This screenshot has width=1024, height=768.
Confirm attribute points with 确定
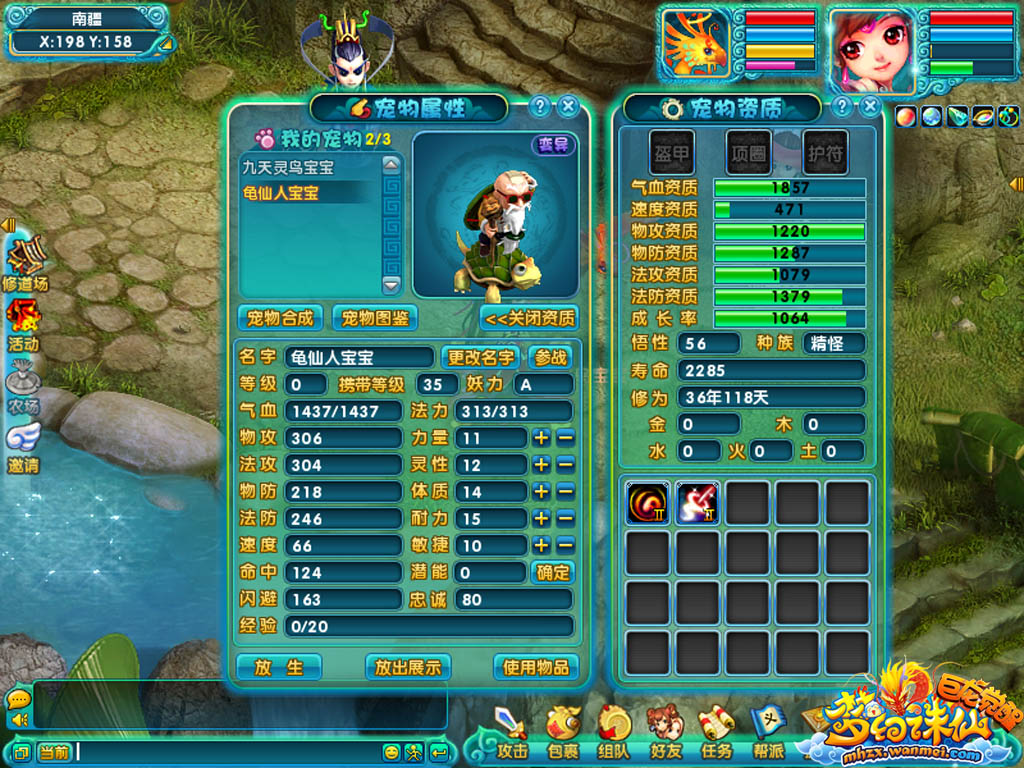pyautogui.click(x=552, y=572)
